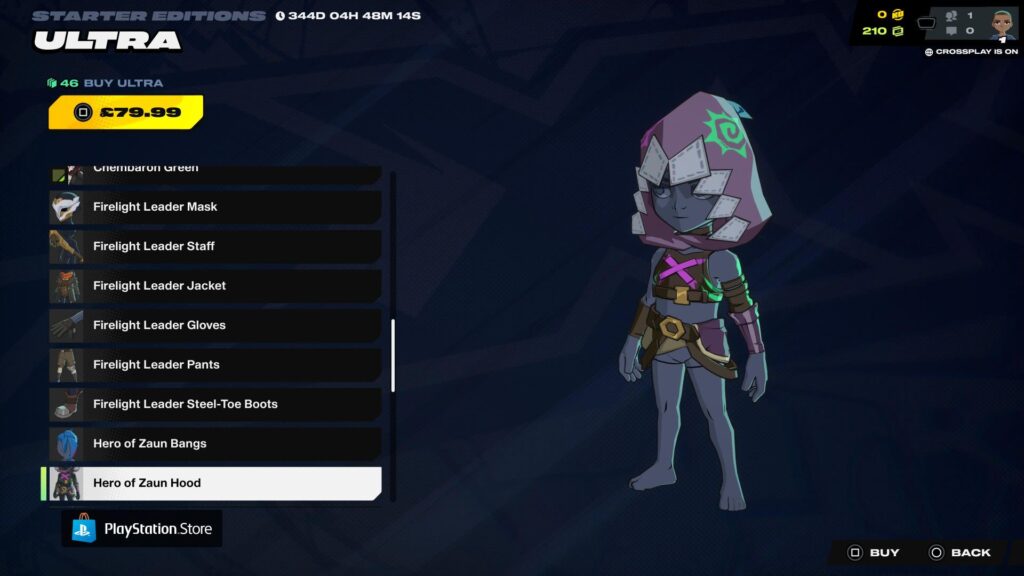Open the player avatar profile icon
Image resolution: width=1024 pixels, height=576 pixels.
pyautogui.click(x=1002, y=25)
